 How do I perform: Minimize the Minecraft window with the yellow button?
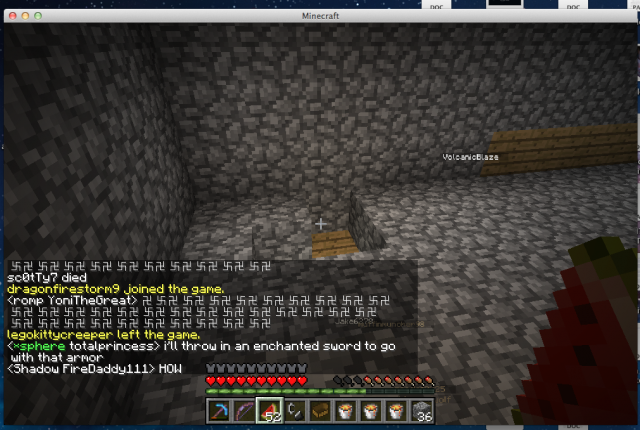pos(27,16)
